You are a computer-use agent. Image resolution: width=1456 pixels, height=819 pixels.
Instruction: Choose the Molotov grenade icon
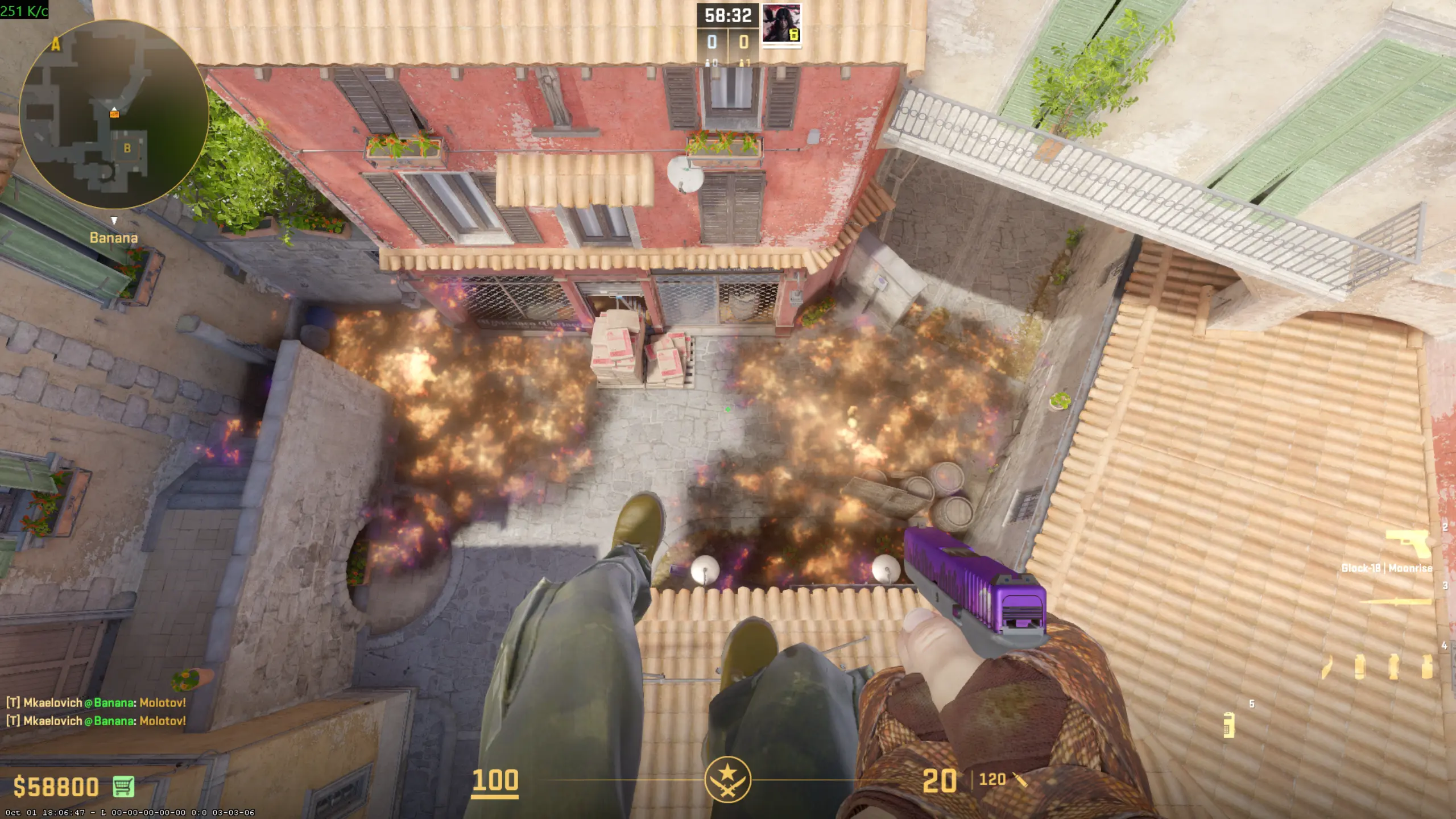tap(1326, 667)
